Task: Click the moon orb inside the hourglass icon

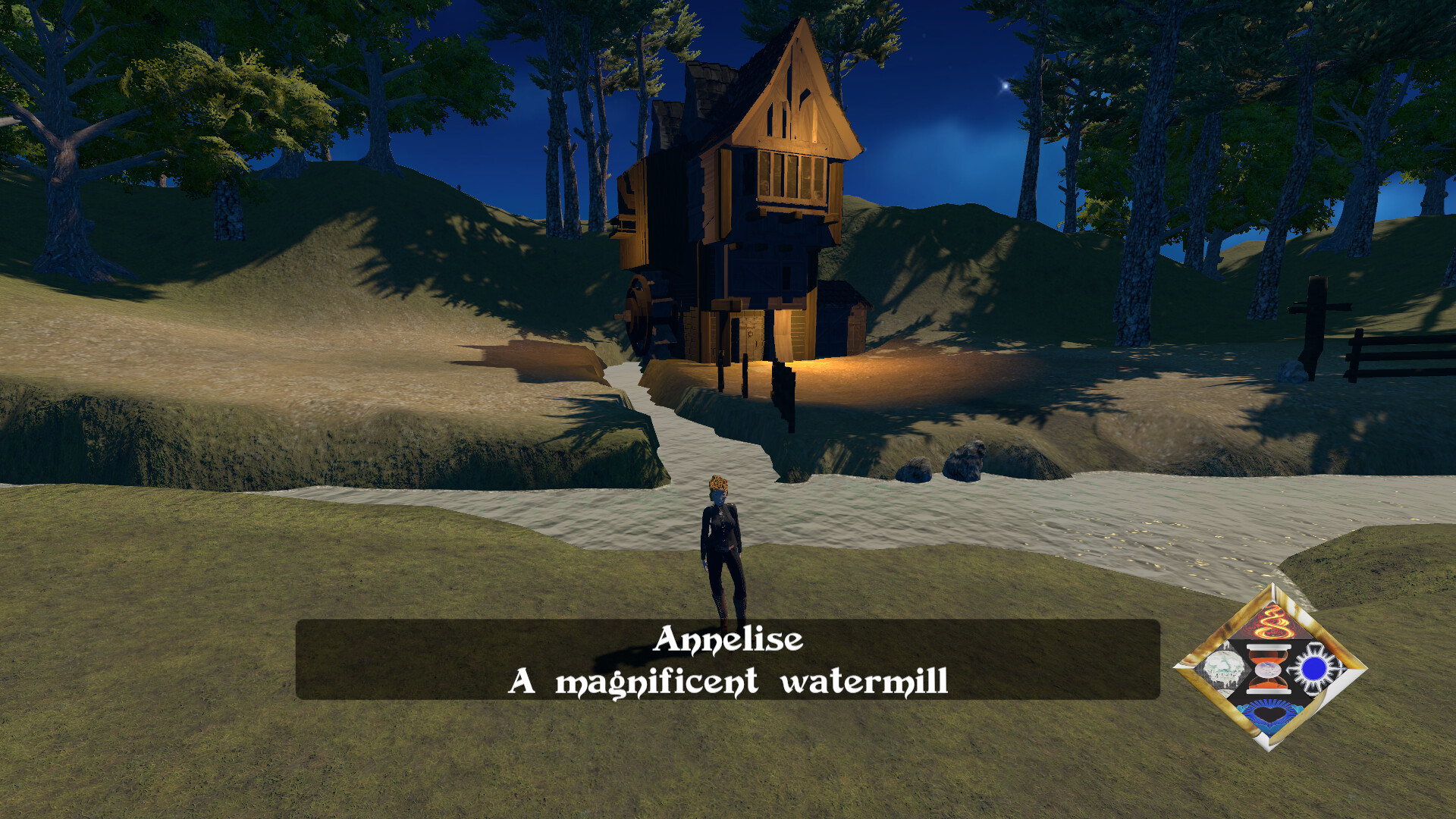Action: (x=1268, y=670)
